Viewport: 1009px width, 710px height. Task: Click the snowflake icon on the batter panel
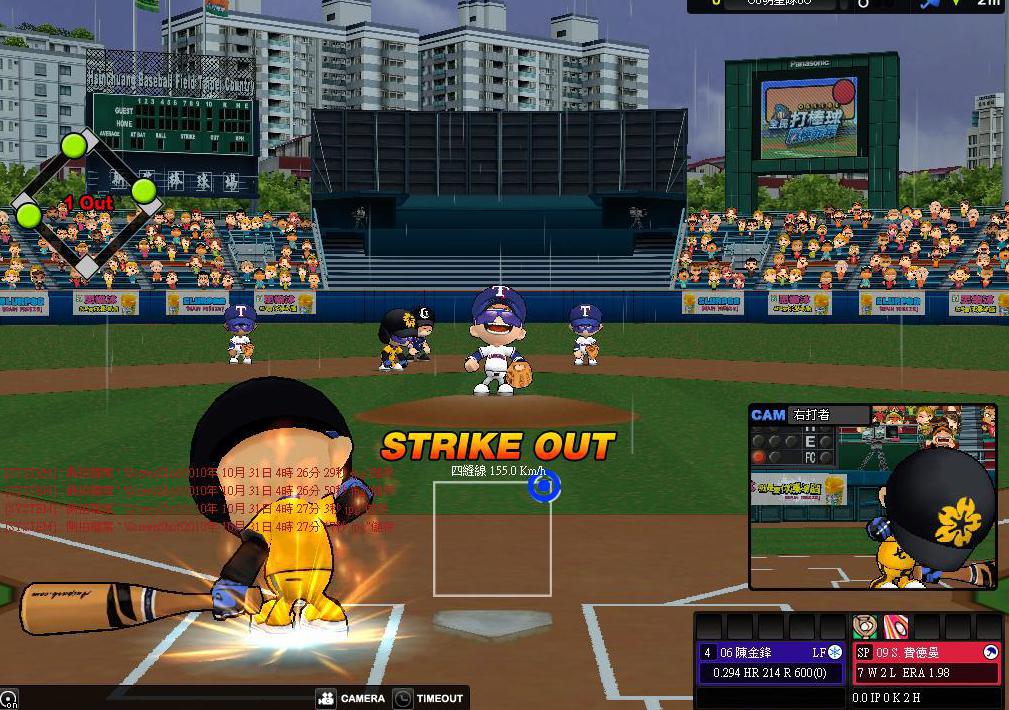tap(835, 652)
